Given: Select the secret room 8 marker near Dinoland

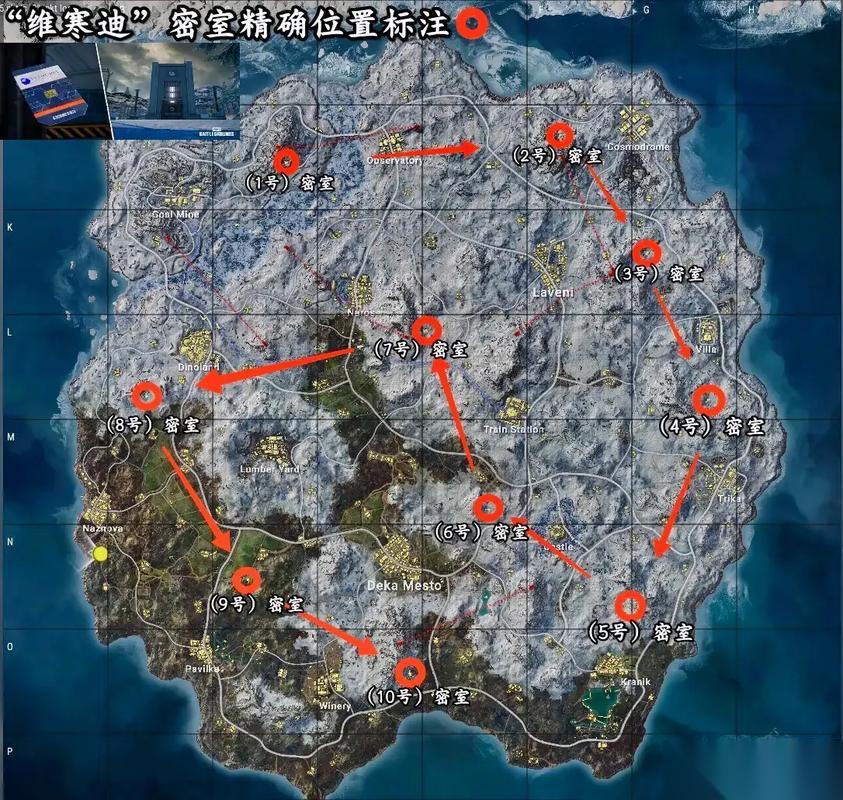Looking at the screenshot, I should pyautogui.click(x=148, y=396).
